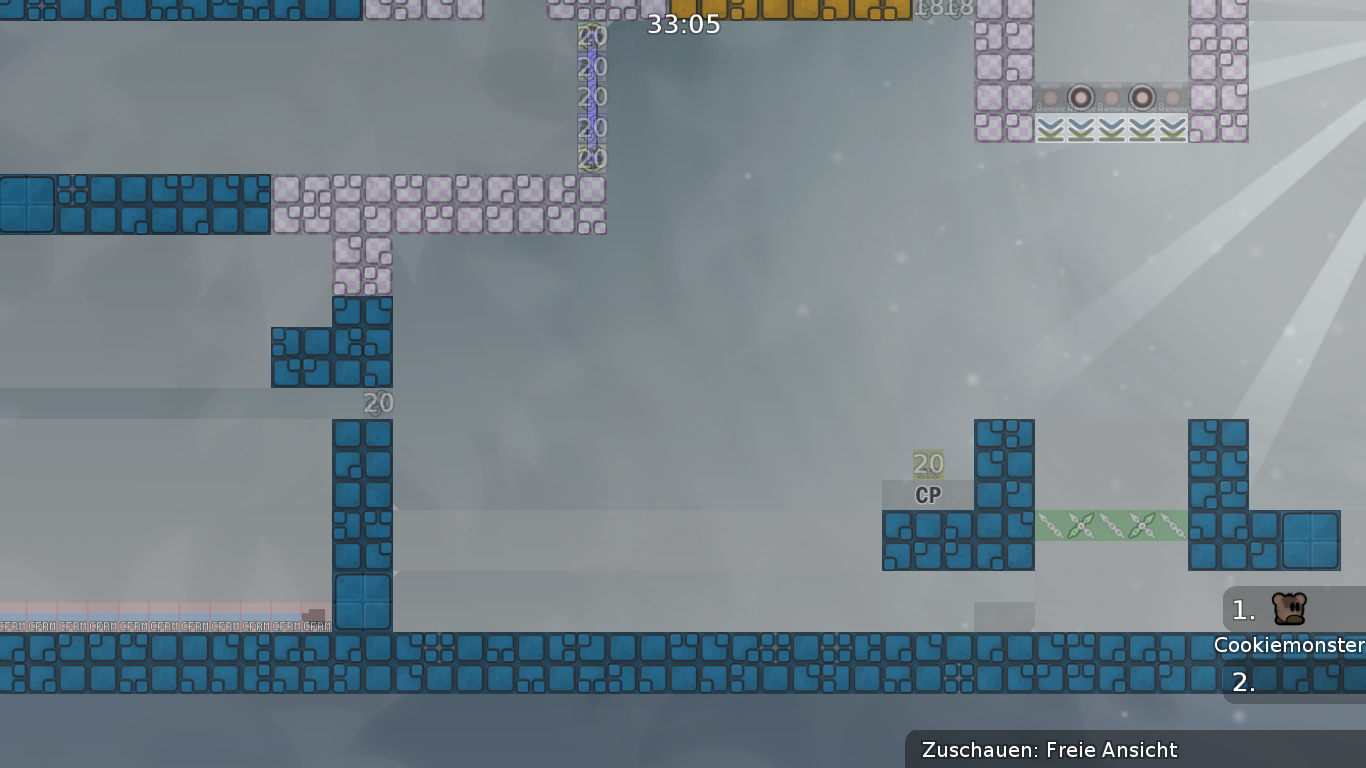Click Cookiemonster's tee avatar in the scoreboard
The height and width of the screenshot is (768, 1366).
point(1289,607)
